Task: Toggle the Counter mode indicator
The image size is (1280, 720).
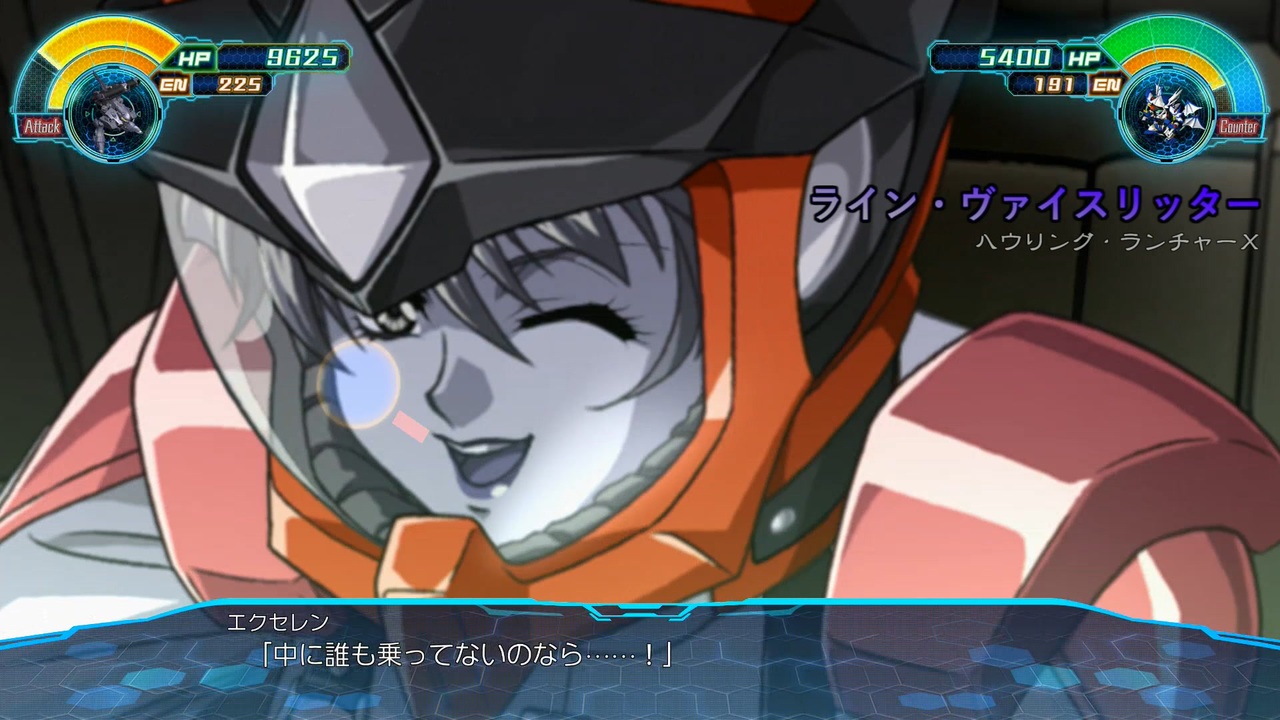Action: coord(1240,127)
